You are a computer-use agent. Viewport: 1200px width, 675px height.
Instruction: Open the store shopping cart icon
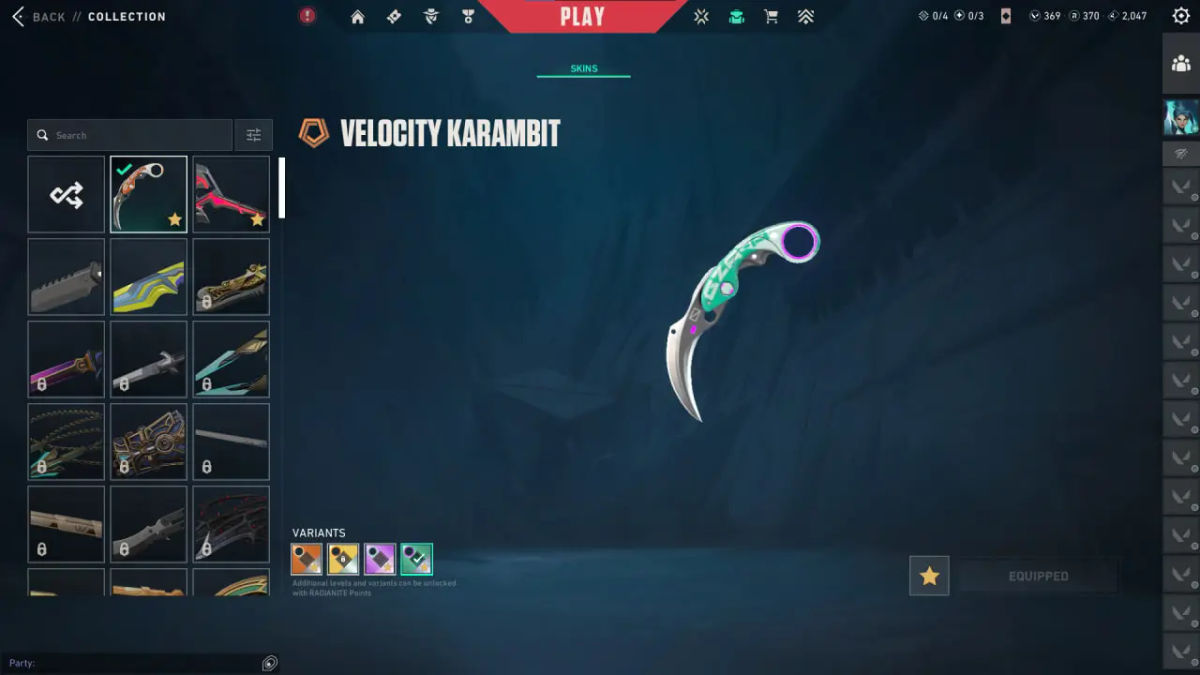click(771, 17)
